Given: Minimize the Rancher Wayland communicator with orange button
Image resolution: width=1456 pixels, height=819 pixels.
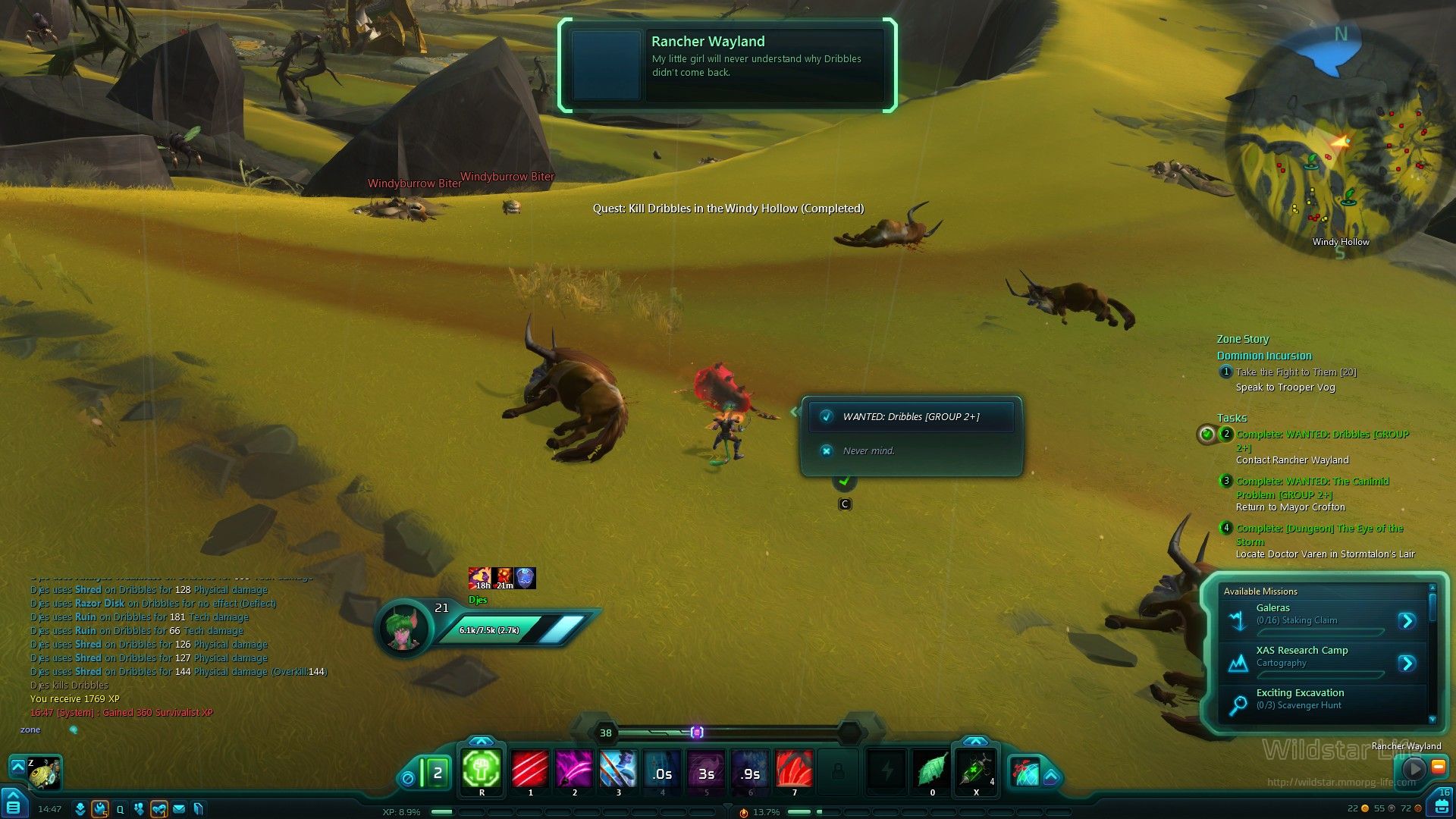Looking at the screenshot, I should click(x=1438, y=767).
